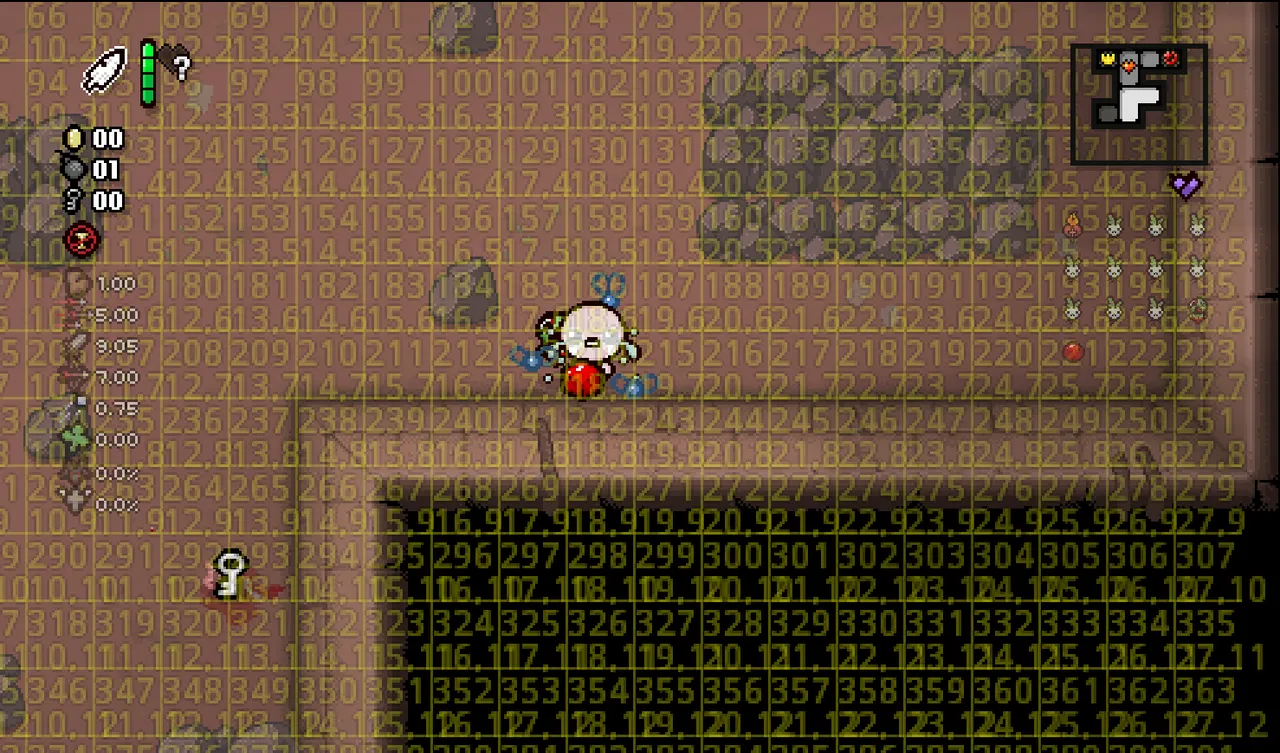This screenshot has height=753, width=1280.
Task: Select the strawberry collected item icon
Action: pyautogui.click(x=1197, y=309)
